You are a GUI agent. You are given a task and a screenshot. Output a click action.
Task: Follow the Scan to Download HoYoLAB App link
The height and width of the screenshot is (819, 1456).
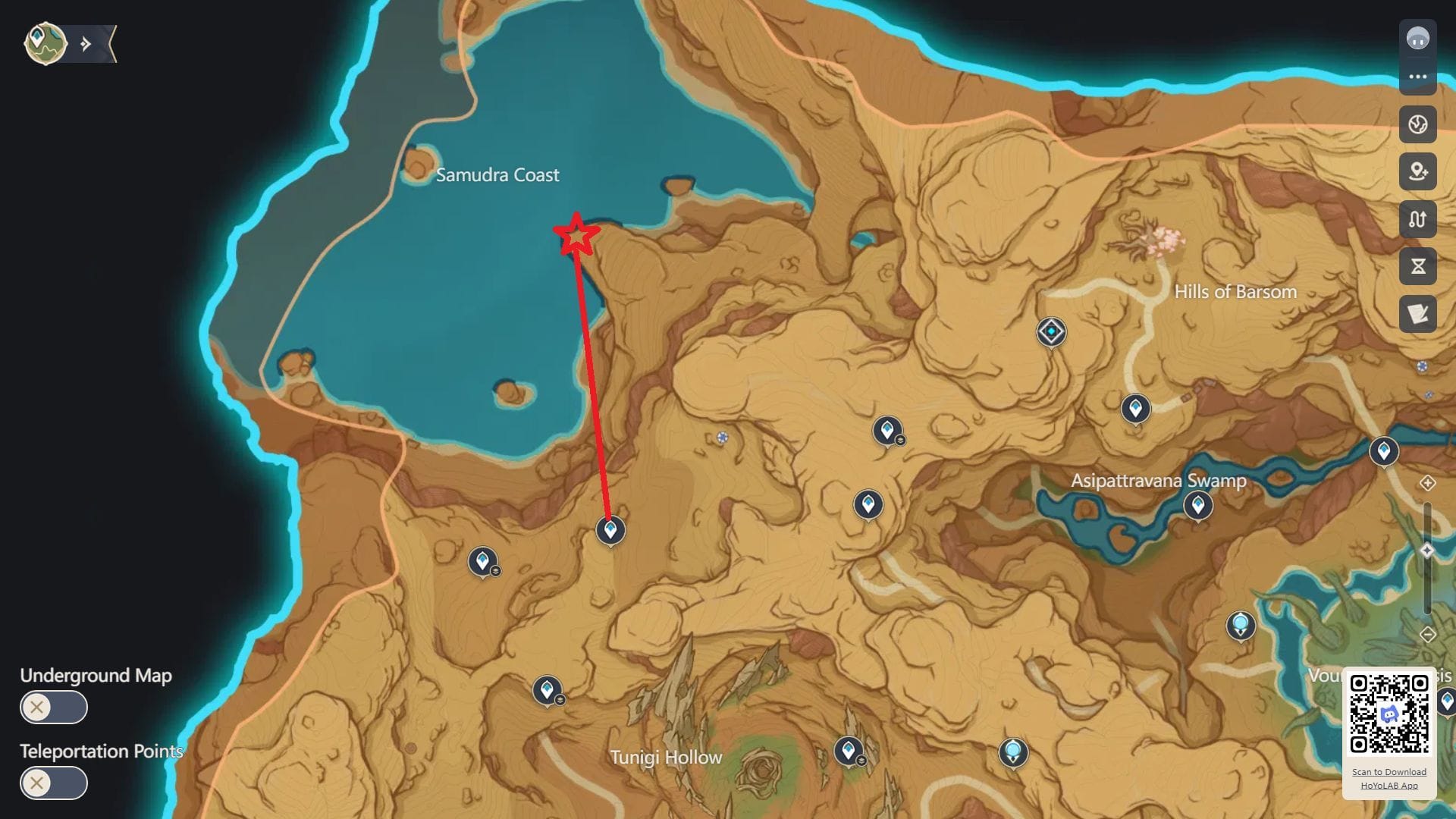point(1389,778)
